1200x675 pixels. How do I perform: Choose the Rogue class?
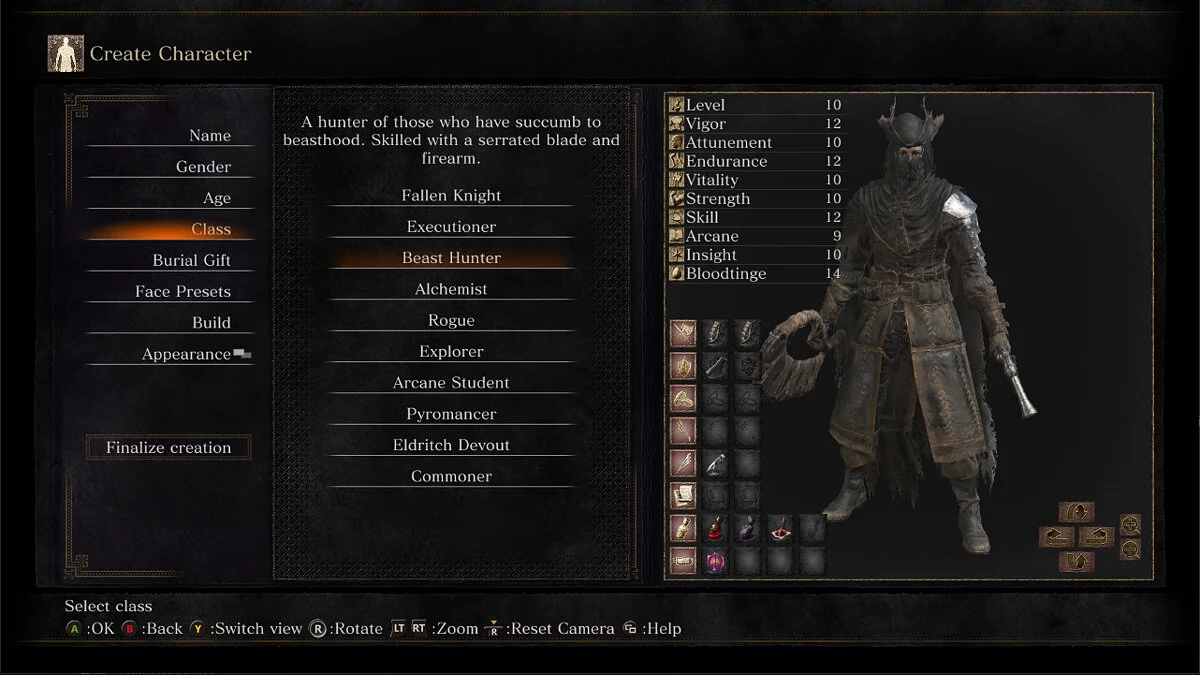click(x=451, y=321)
